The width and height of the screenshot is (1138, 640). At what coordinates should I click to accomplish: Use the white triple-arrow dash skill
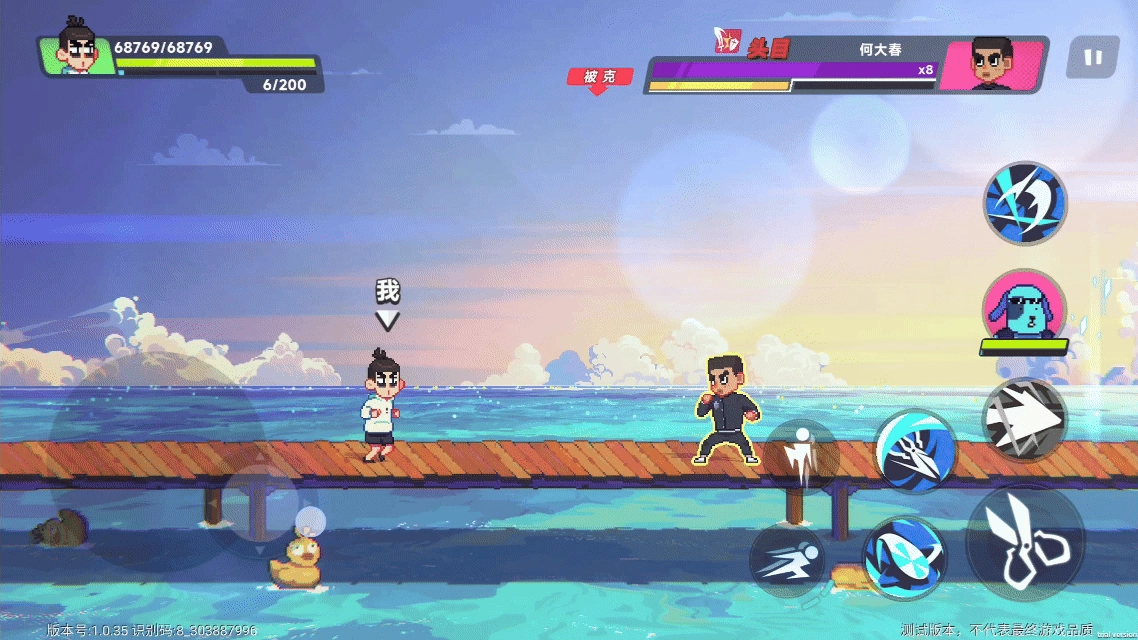[x=1024, y=420]
